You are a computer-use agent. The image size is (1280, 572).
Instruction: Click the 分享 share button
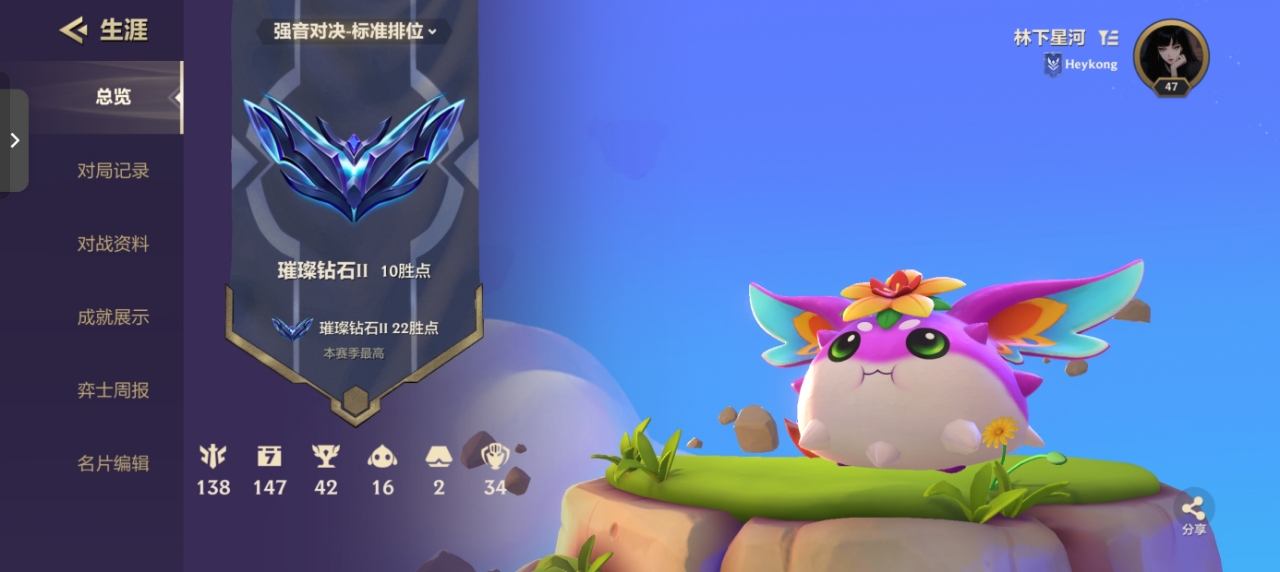click(x=1194, y=510)
